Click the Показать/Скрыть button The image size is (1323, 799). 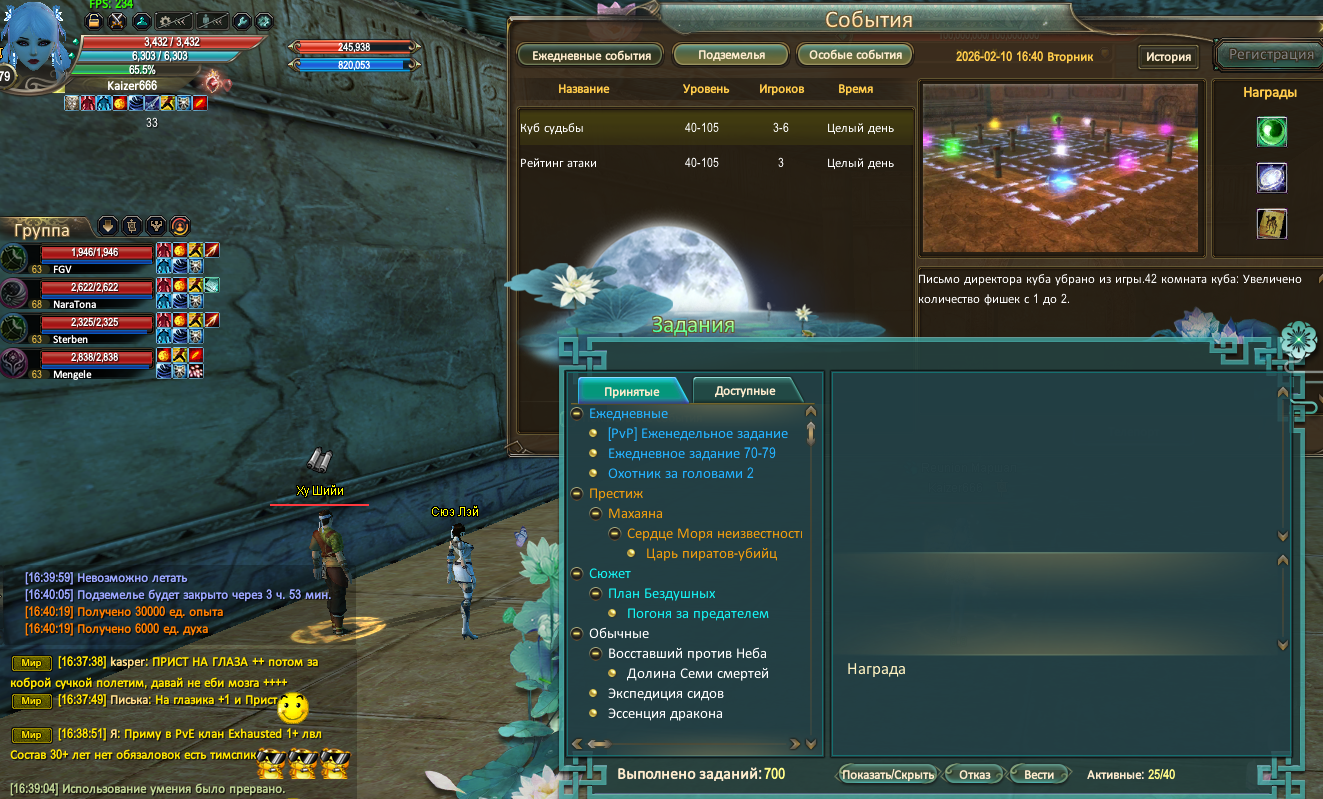[888, 775]
